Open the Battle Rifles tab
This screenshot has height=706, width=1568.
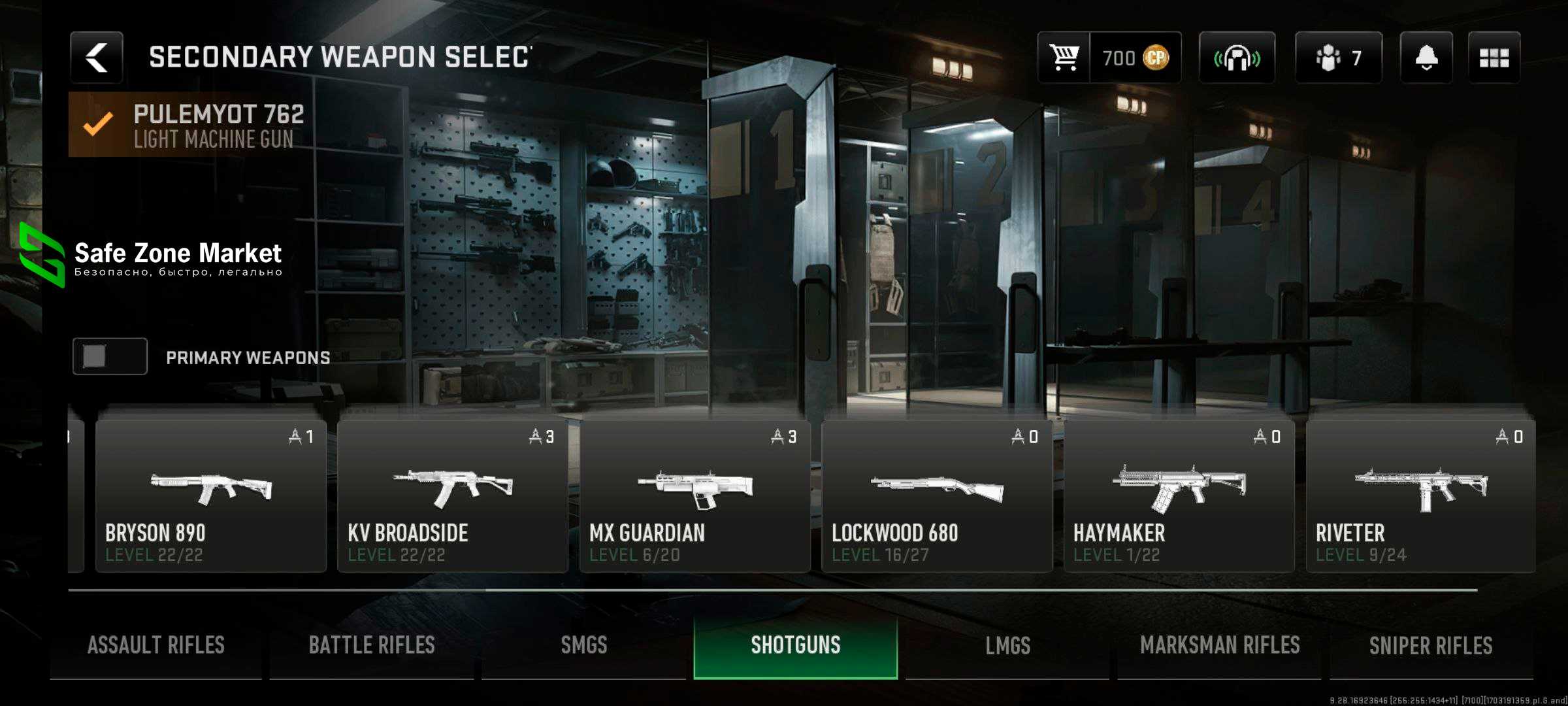pos(372,646)
